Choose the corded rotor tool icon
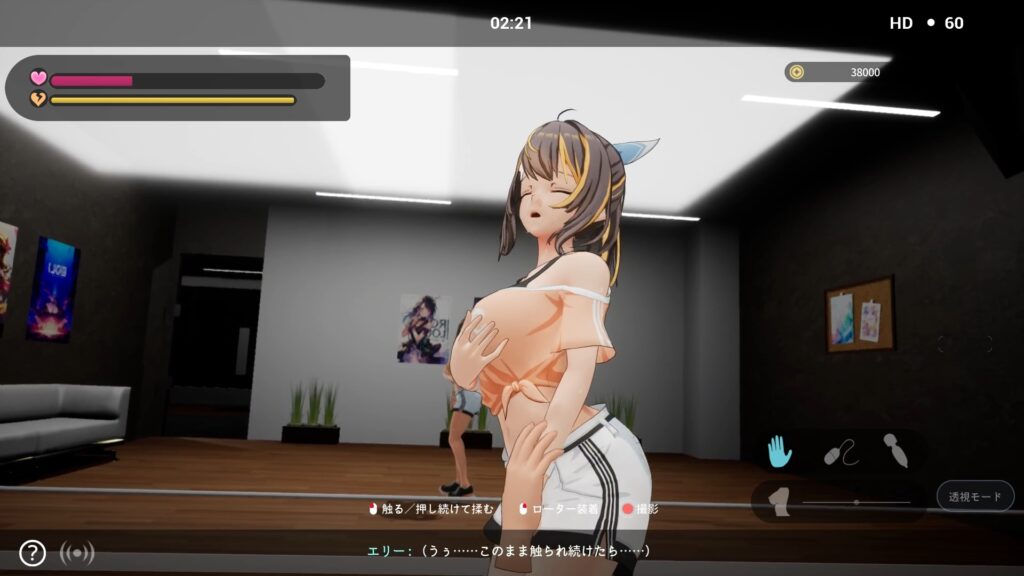Viewport: 1024px width, 576px height. click(840, 453)
